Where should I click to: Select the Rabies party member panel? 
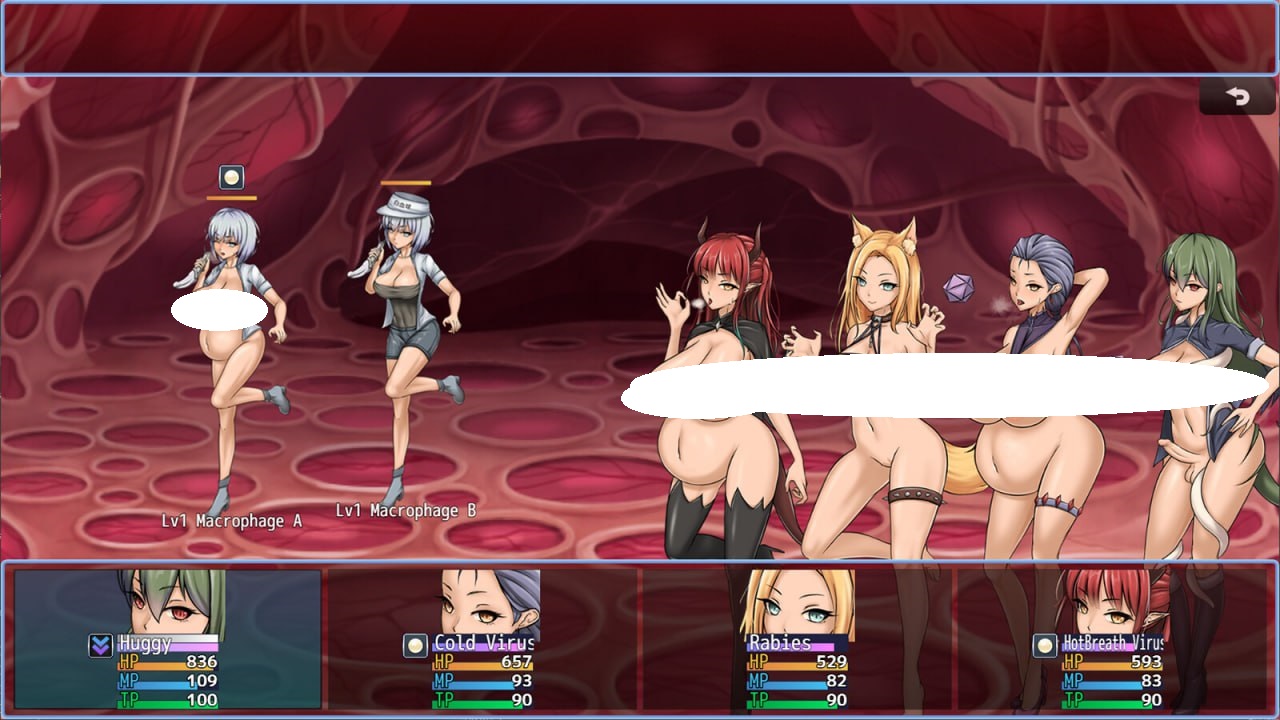pyautogui.click(x=797, y=640)
